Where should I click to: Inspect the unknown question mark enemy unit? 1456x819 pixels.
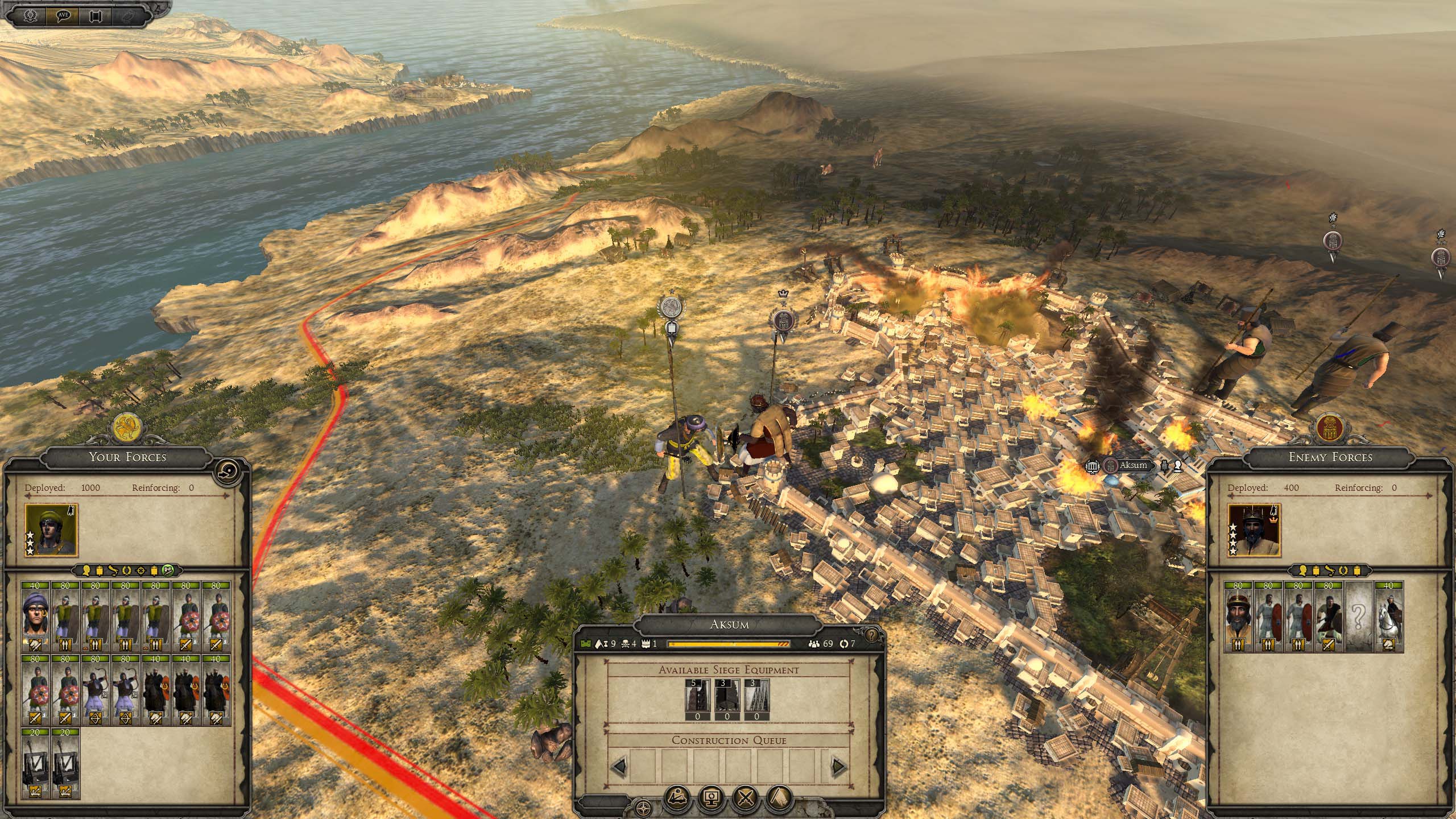click(1358, 616)
